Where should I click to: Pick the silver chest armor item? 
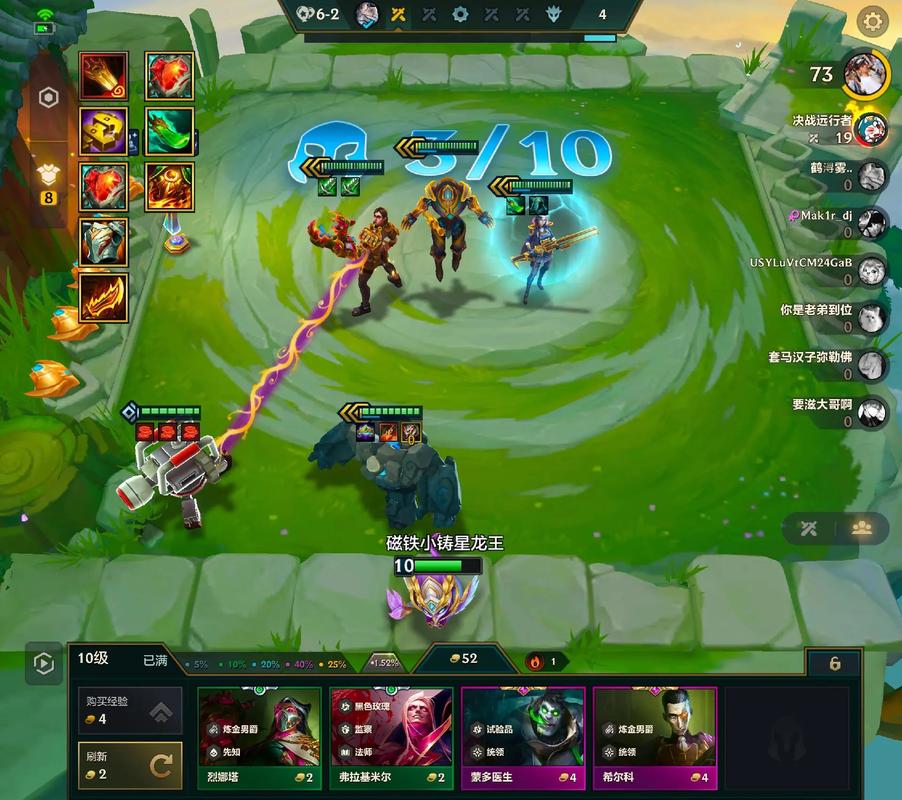[104, 242]
